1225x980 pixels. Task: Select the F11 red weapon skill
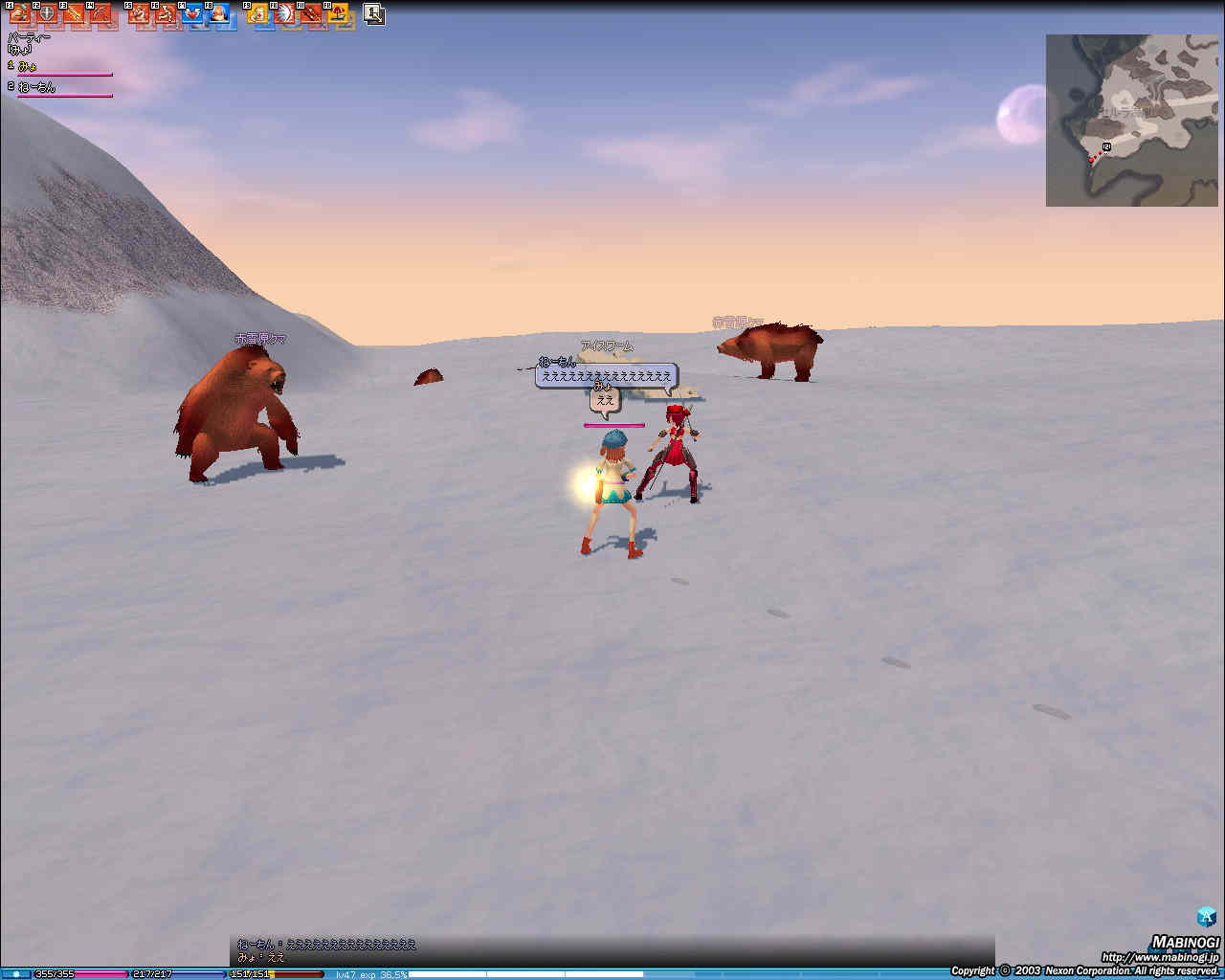[x=311, y=14]
